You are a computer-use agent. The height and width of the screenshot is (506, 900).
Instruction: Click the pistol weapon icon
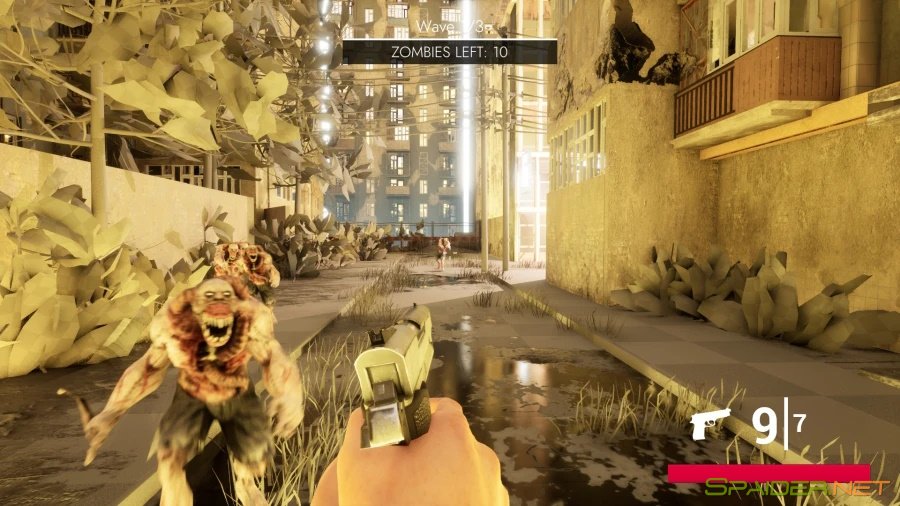pyautogui.click(x=712, y=425)
